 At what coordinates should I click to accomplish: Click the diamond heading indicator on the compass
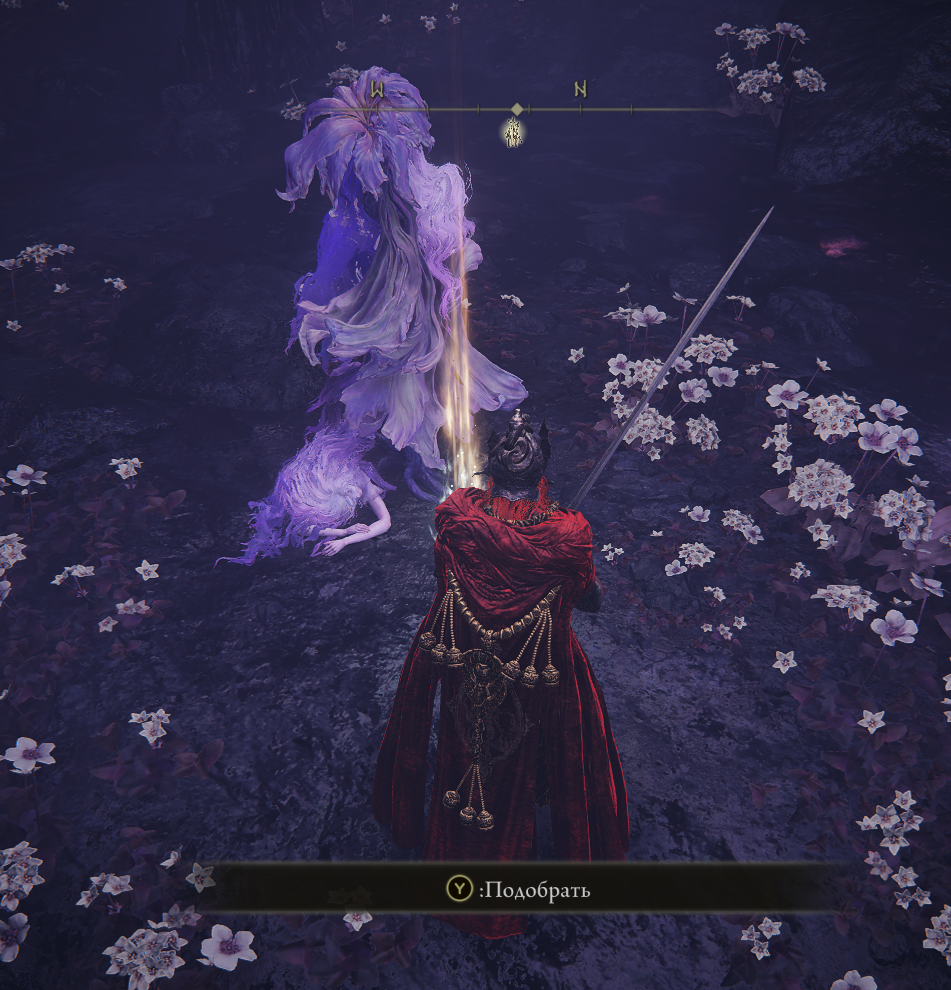[x=516, y=108]
